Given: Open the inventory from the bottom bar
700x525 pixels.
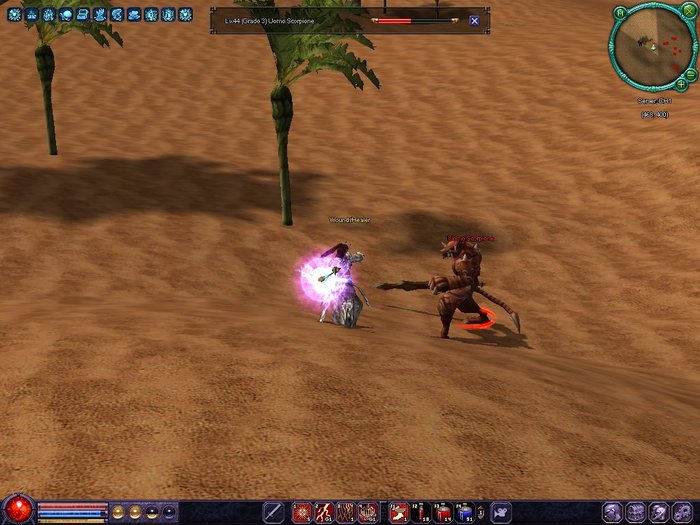Looking at the screenshot, I should [x=635, y=512].
